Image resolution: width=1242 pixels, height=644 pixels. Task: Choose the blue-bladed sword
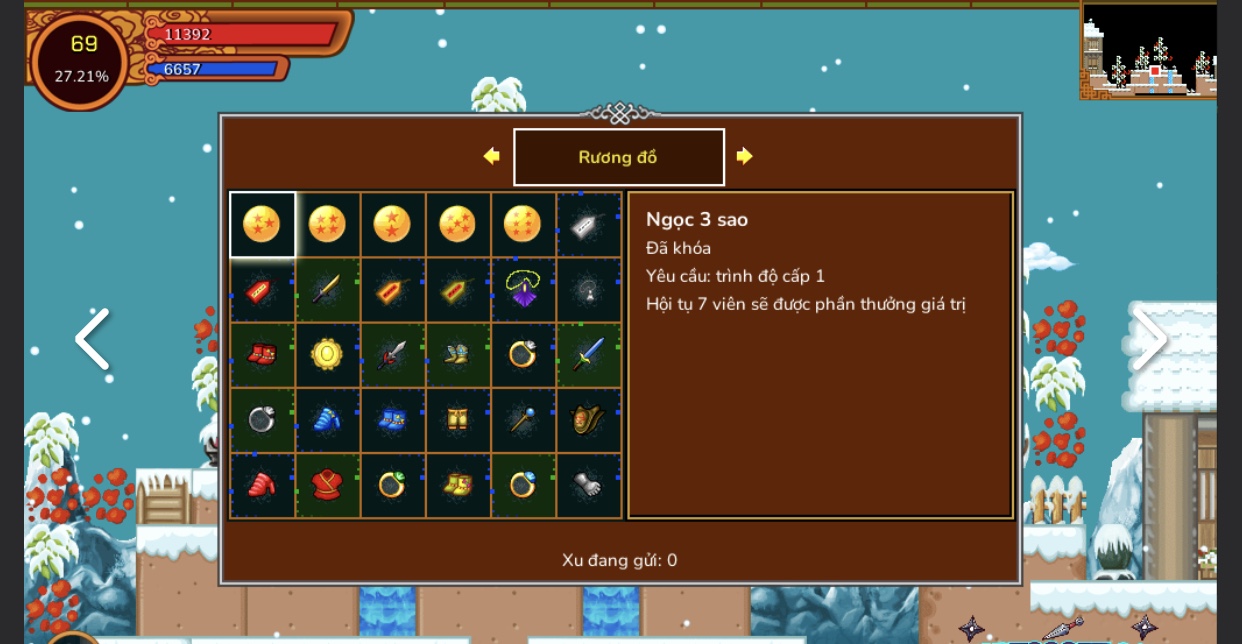pyautogui.click(x=587, y=355)
